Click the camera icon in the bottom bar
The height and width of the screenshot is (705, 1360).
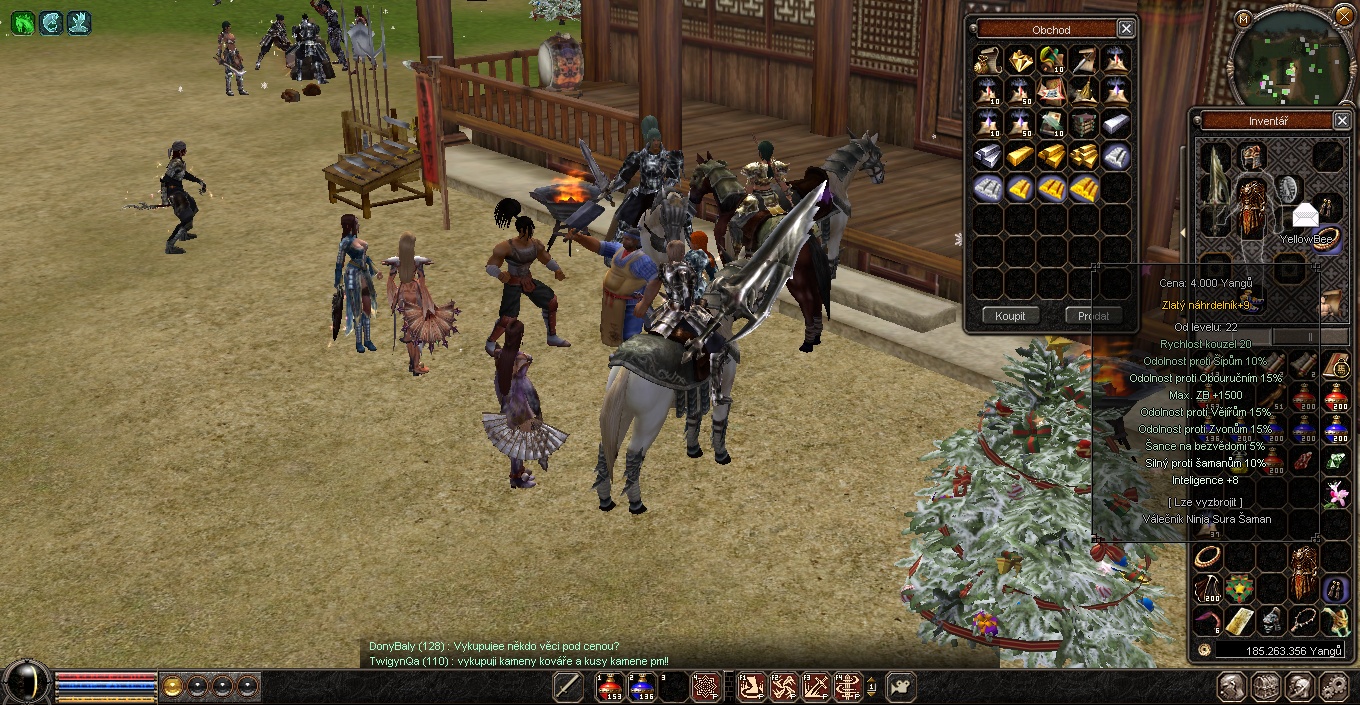tap(900, 686)
